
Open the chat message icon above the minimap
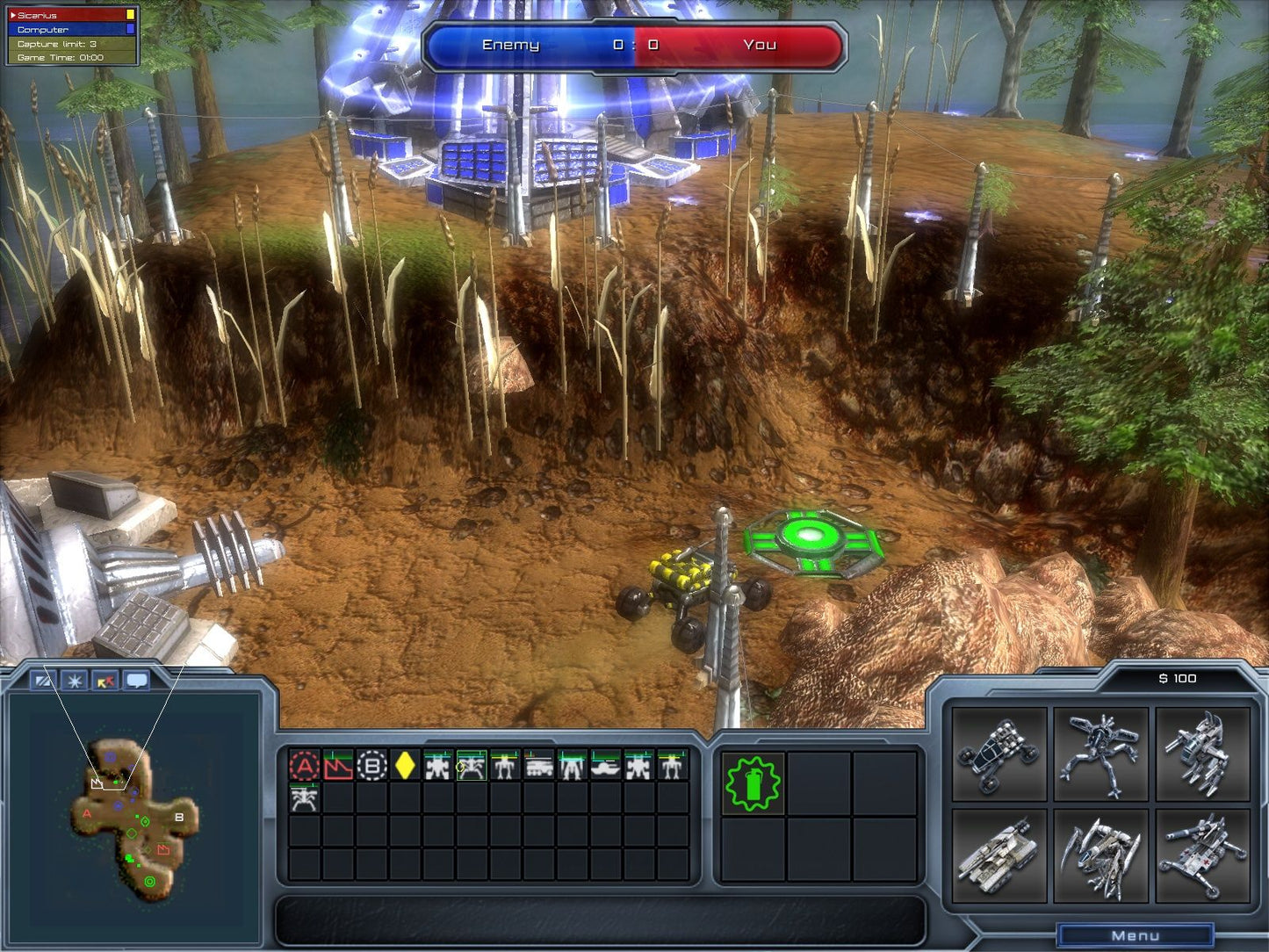point(137,682)
